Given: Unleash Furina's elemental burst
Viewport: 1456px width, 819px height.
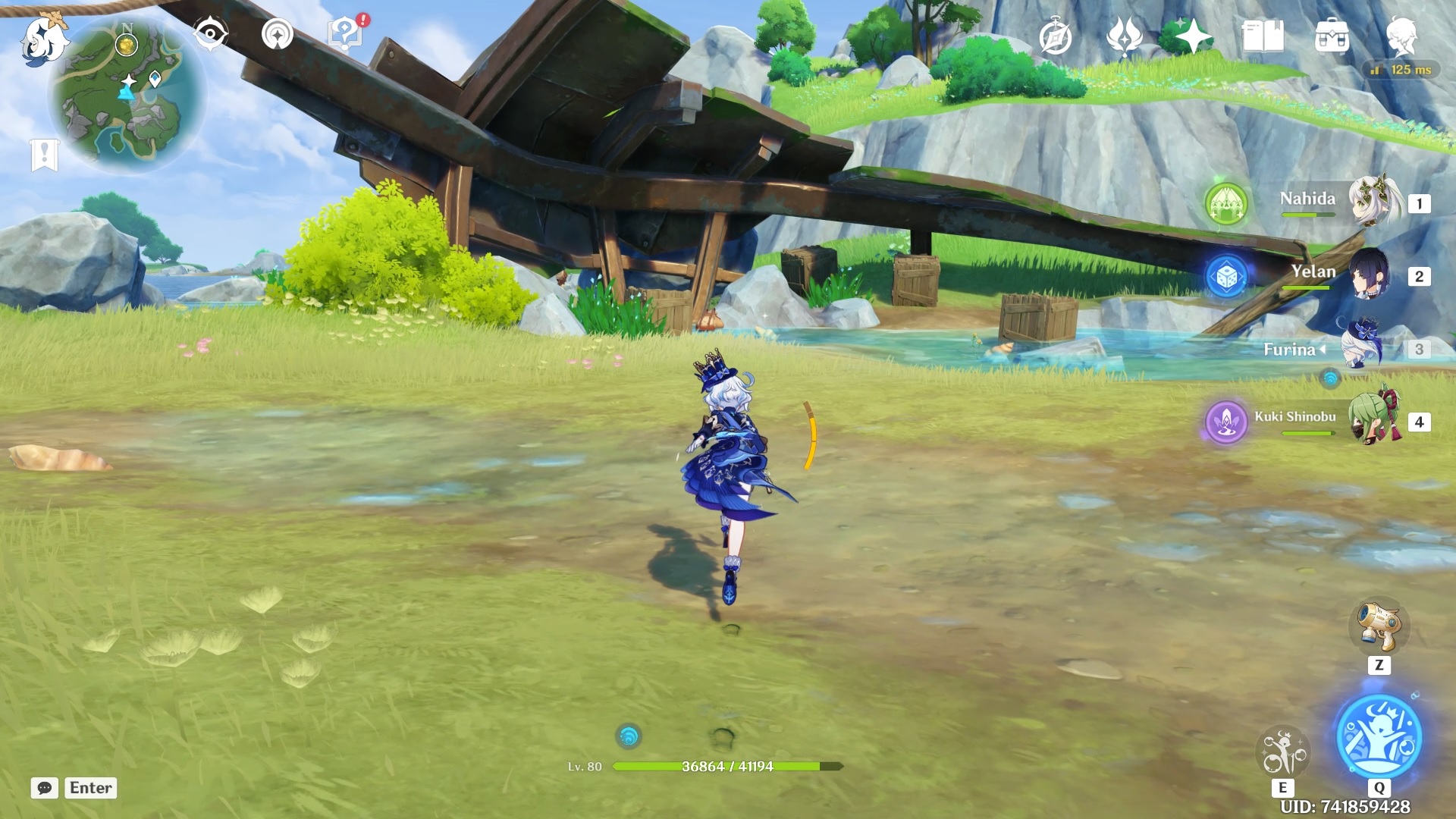Looking at the screenshot, I should point(1379,737).
